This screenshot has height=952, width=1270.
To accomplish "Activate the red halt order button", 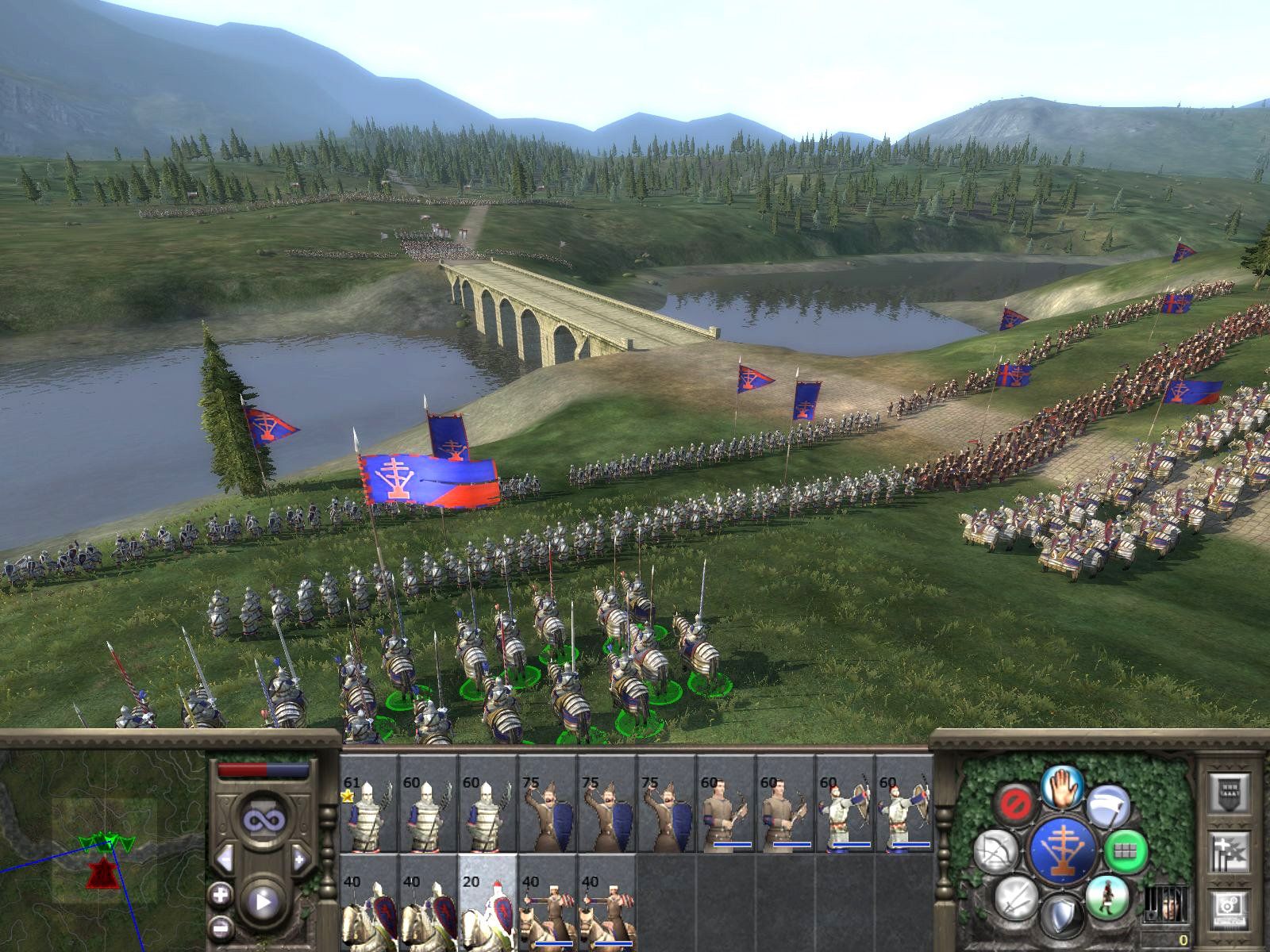I will coord(1015,802).
